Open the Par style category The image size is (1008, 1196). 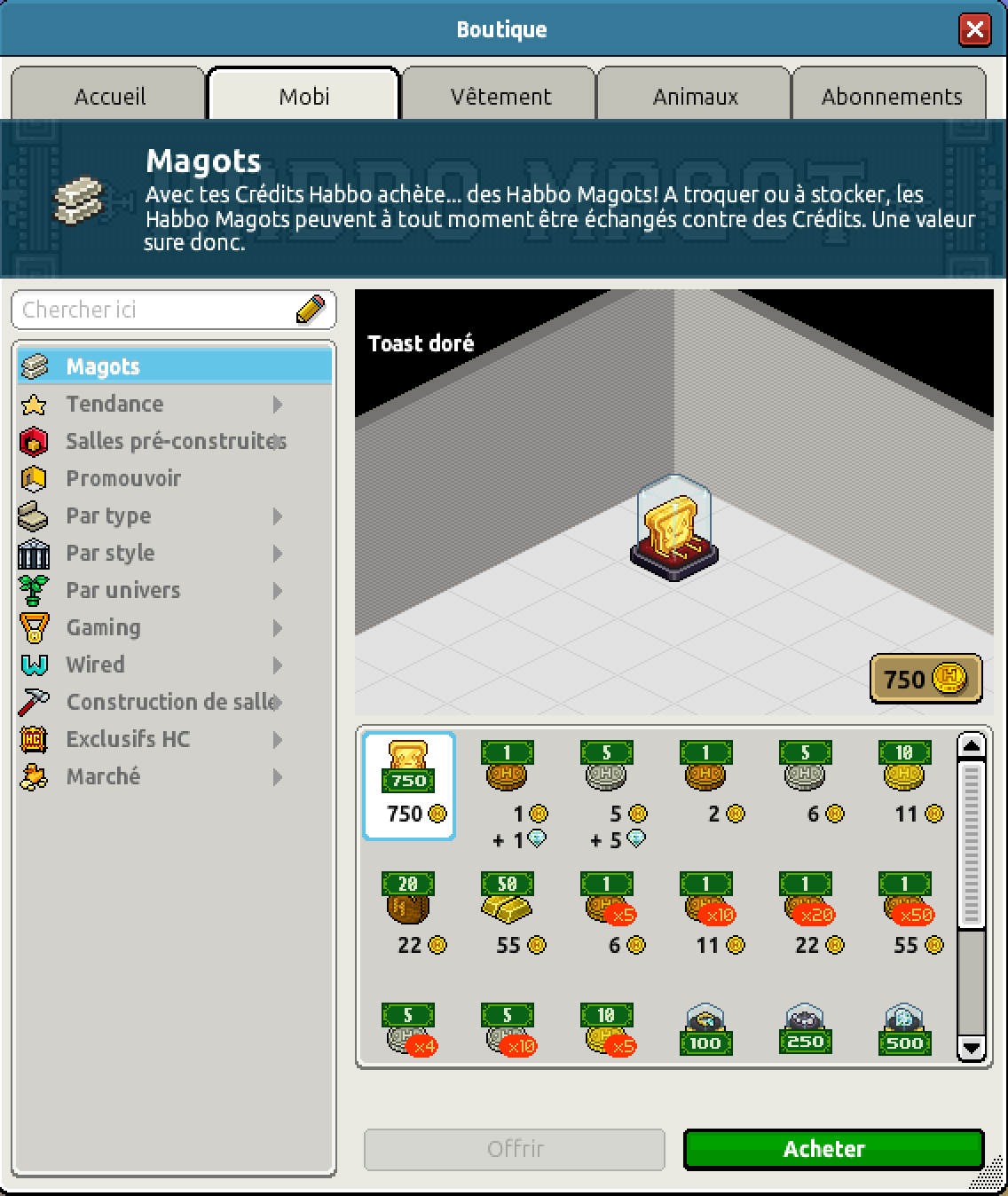click(x=110, y=553)
